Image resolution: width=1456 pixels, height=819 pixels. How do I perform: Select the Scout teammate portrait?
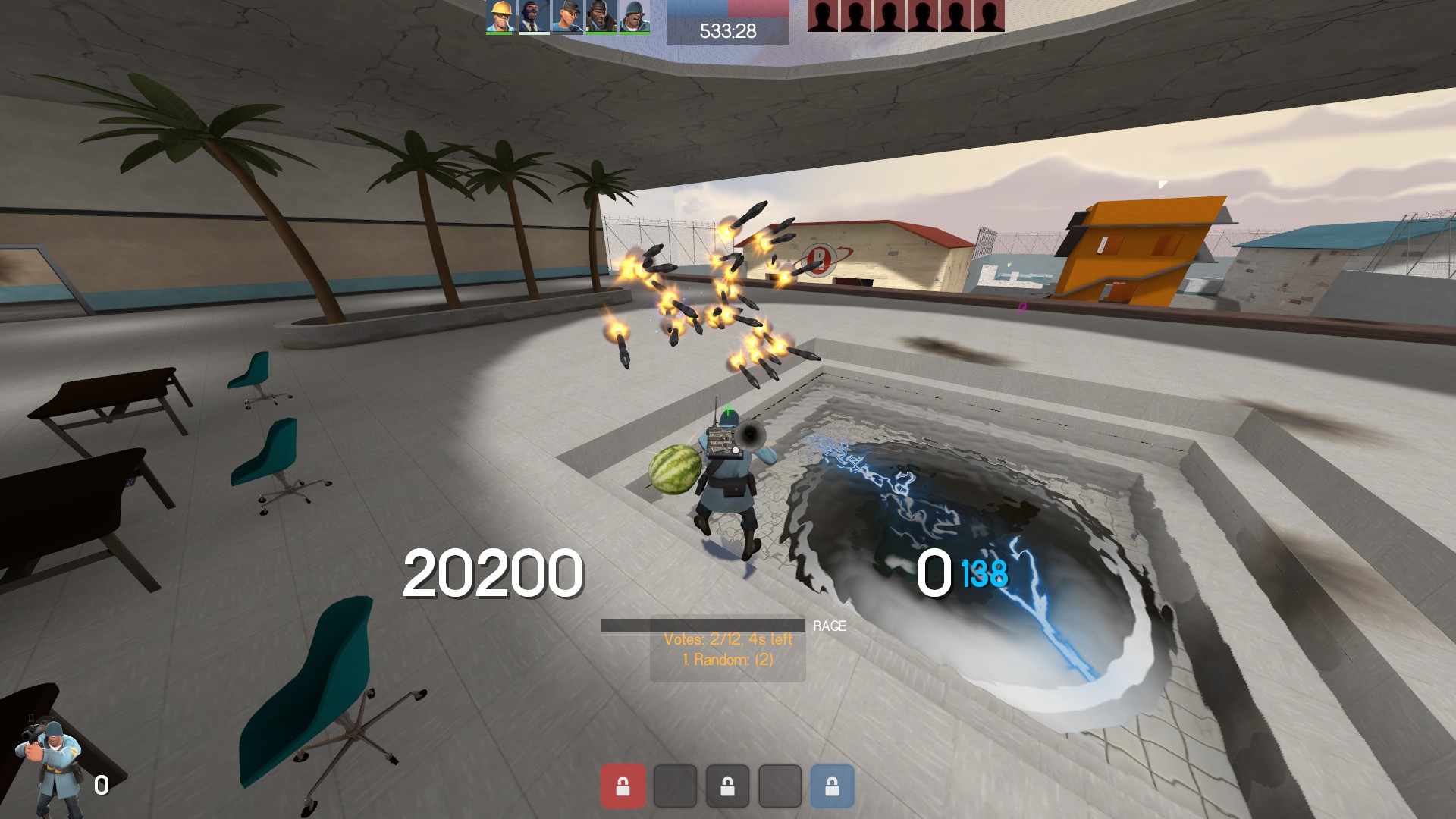pos(567,17)
